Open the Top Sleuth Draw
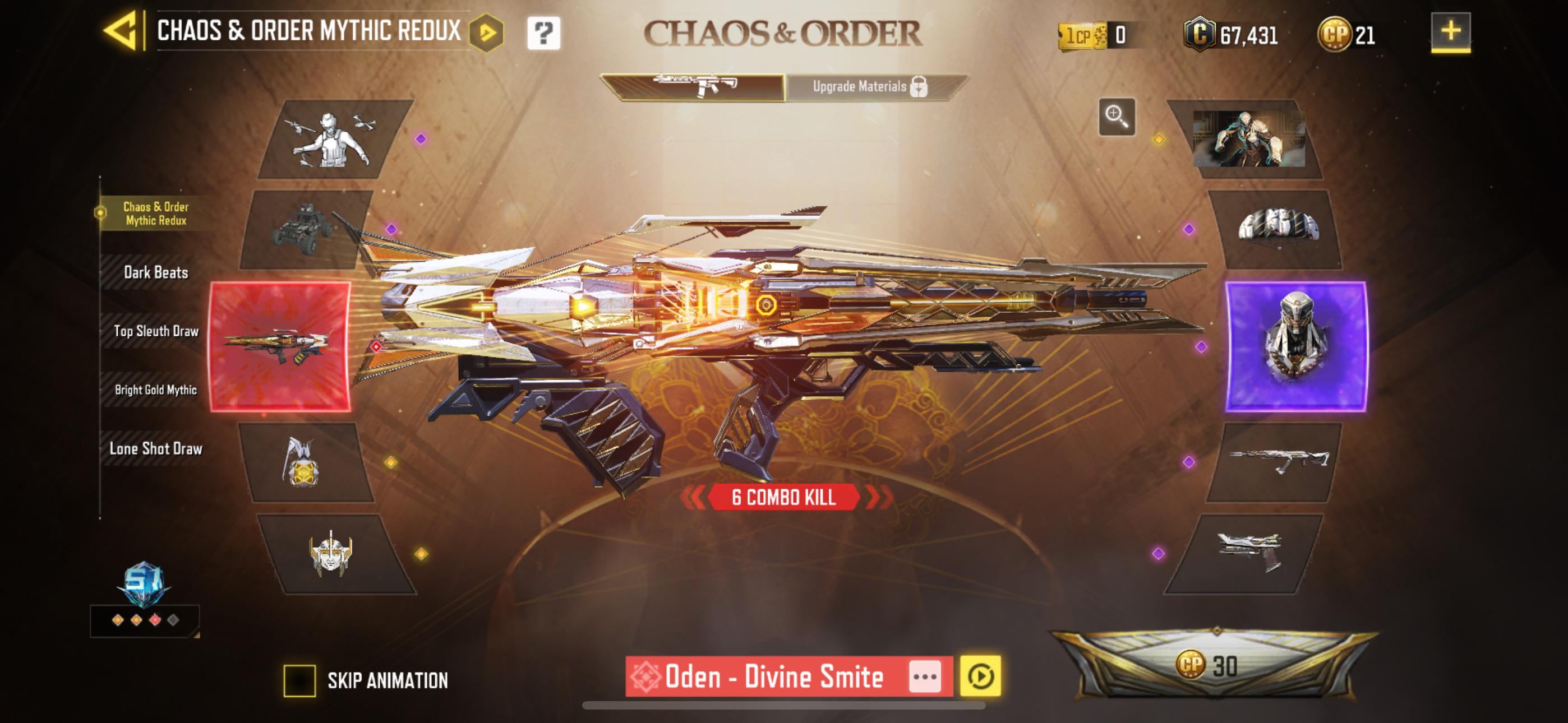Screen dimensions: 1568x723 coord(156,331)
